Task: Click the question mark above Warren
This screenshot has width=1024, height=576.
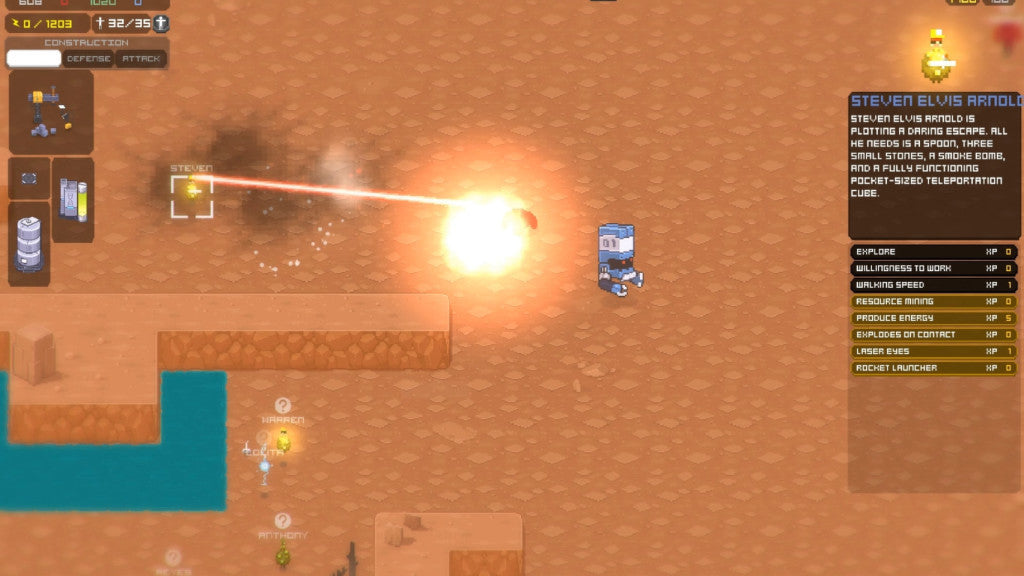Action: [x=283, y=405]
